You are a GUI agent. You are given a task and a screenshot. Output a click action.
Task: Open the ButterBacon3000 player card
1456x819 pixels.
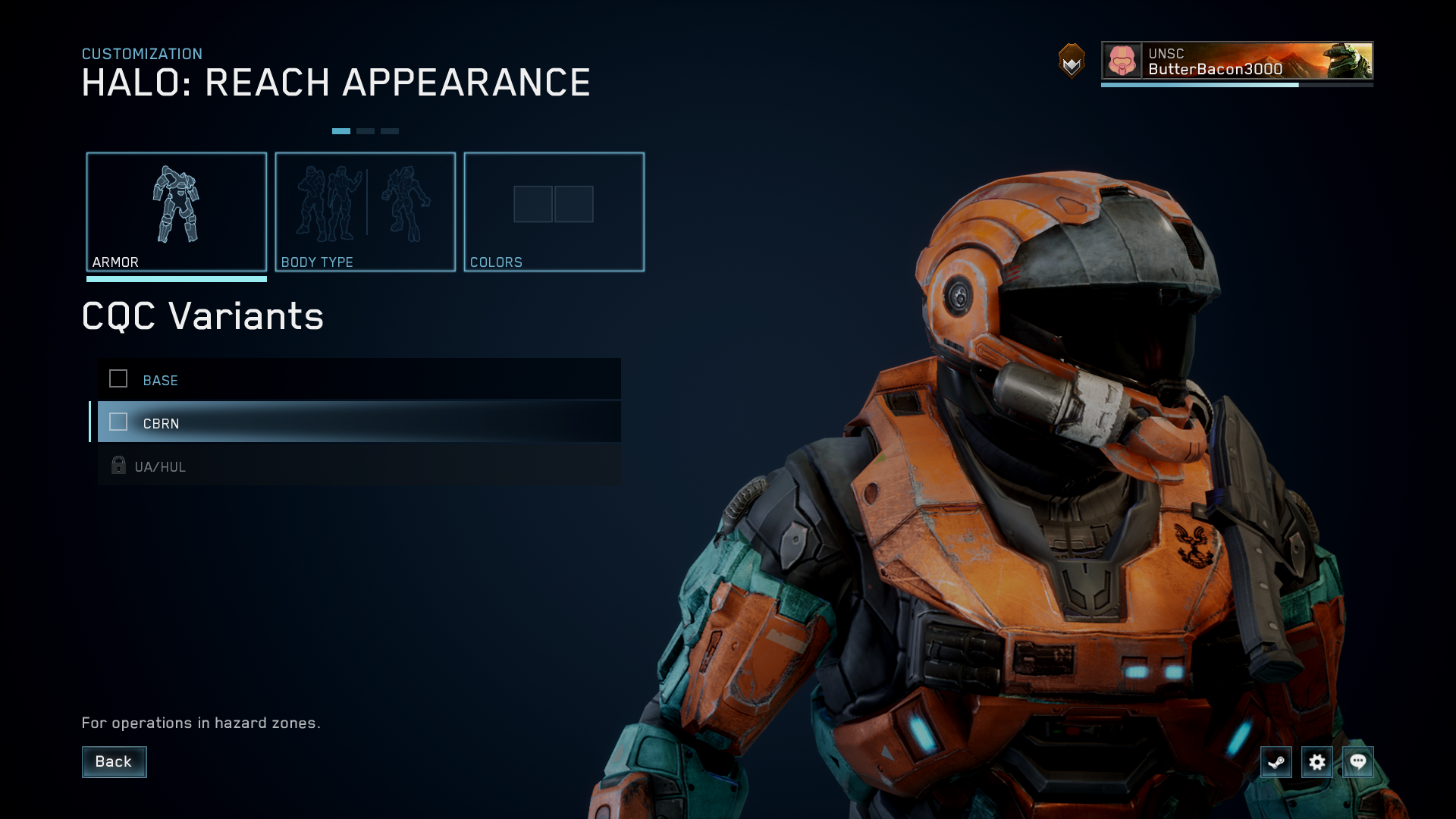click(1236, 61)
